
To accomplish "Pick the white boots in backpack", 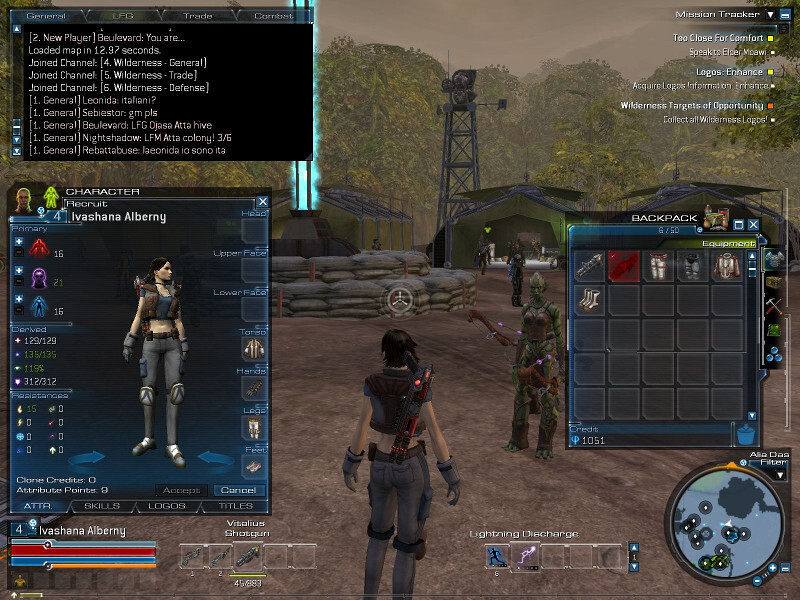I will [x=590, y=300].
